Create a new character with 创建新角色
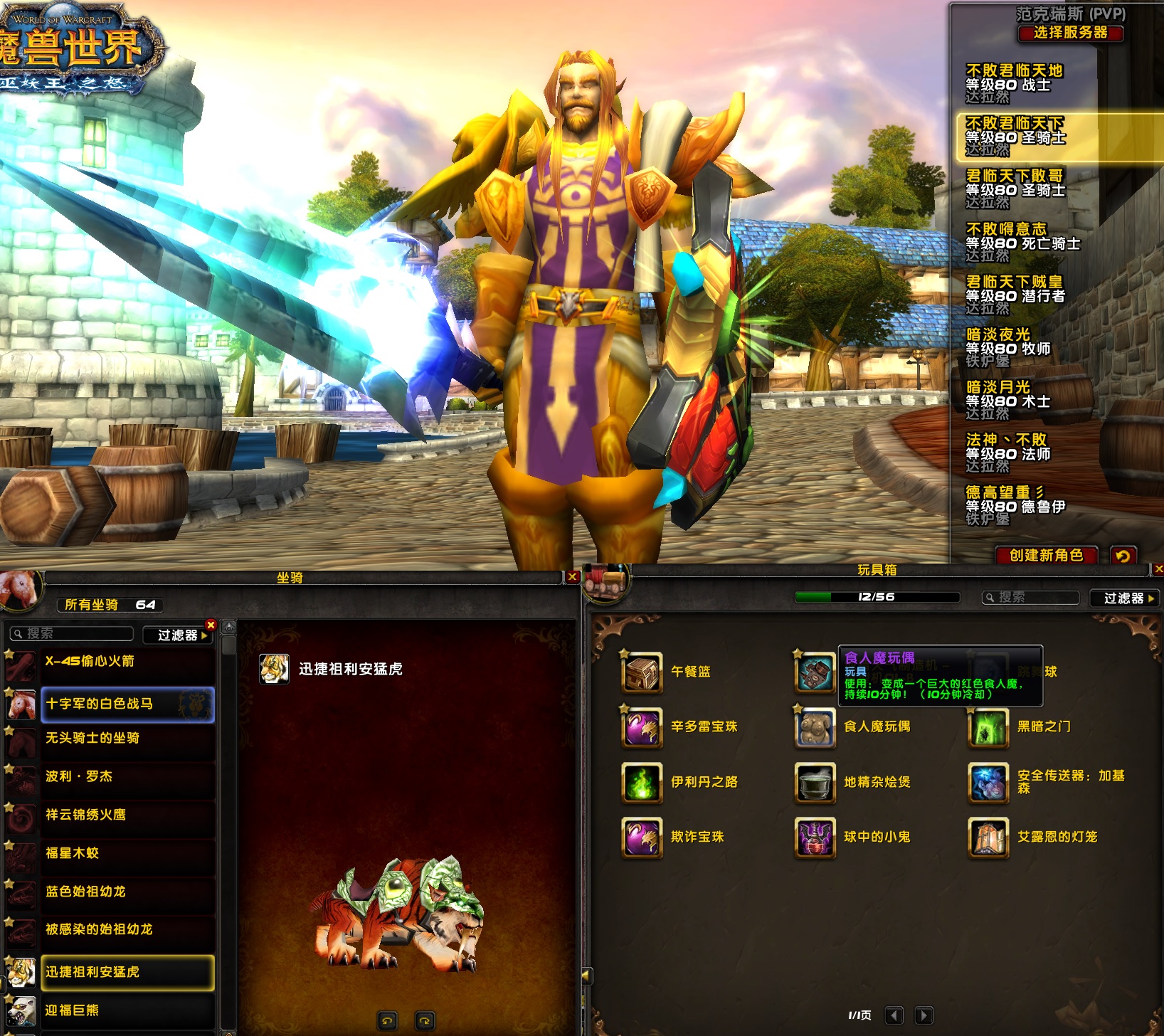This screenshot has height=1036, width=1164. pos(1045,555)
